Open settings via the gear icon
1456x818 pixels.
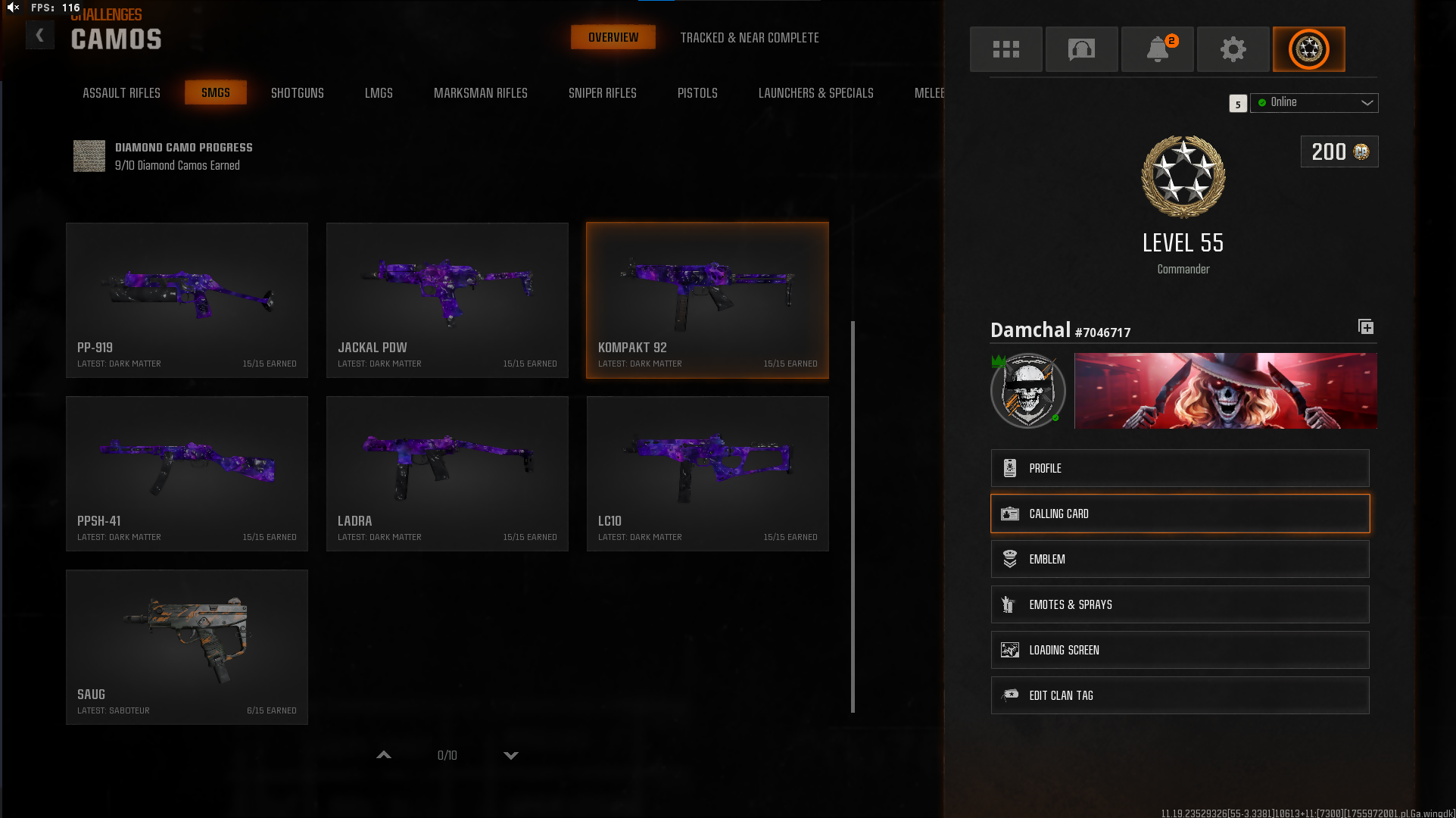[x=1233, y=49]
